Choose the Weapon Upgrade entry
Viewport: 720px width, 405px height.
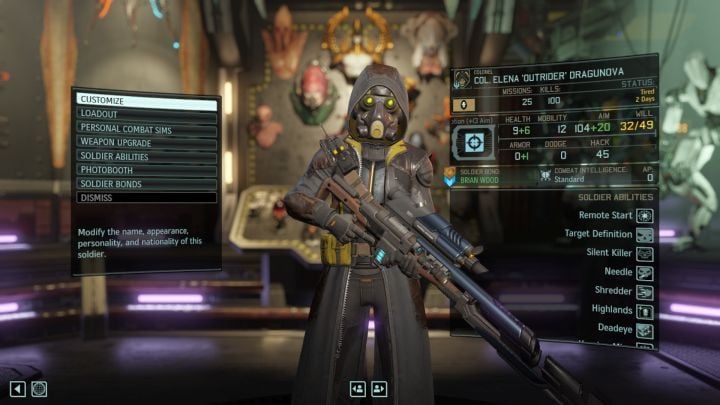click(x=145, y=143)
